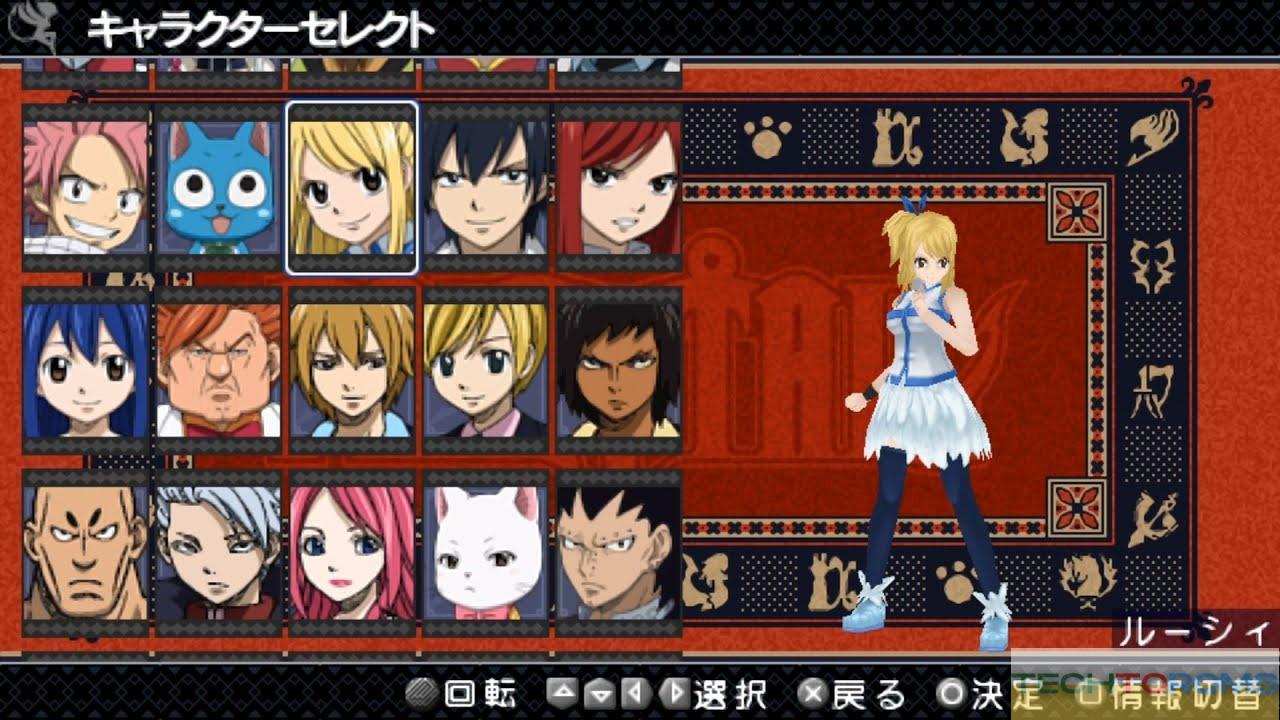Viewport: 1280px width, 720px height.
Task: Choose red-haired Erza's portrait
Action: 618,188
